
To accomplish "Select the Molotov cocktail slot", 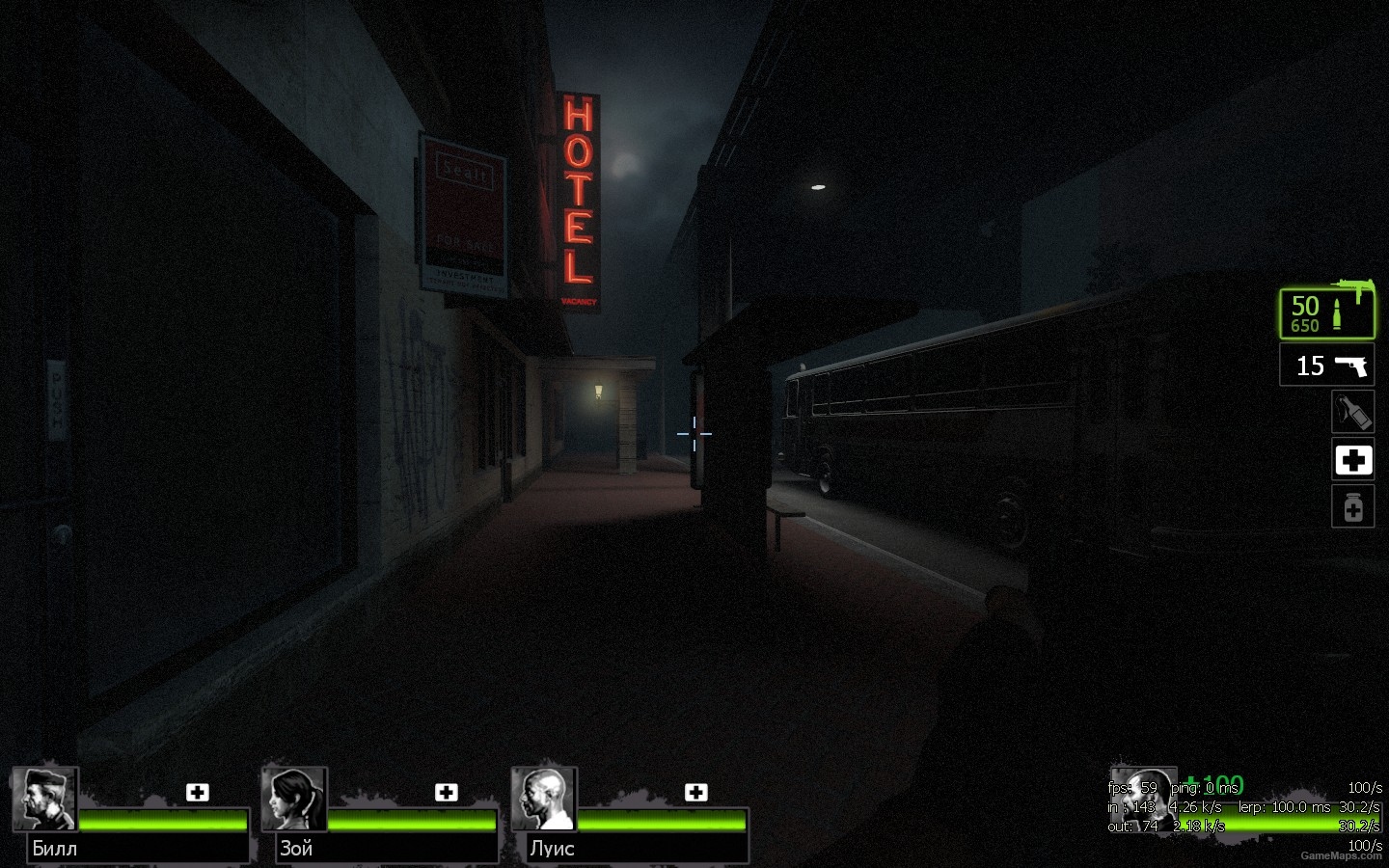I will pos(1352,413).
